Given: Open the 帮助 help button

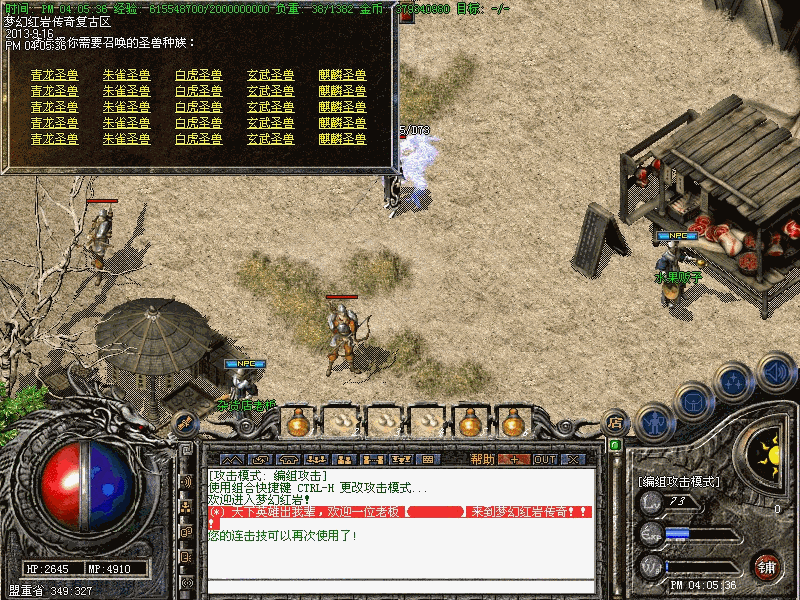Looking at the screenshot, I should click(482, 459).
